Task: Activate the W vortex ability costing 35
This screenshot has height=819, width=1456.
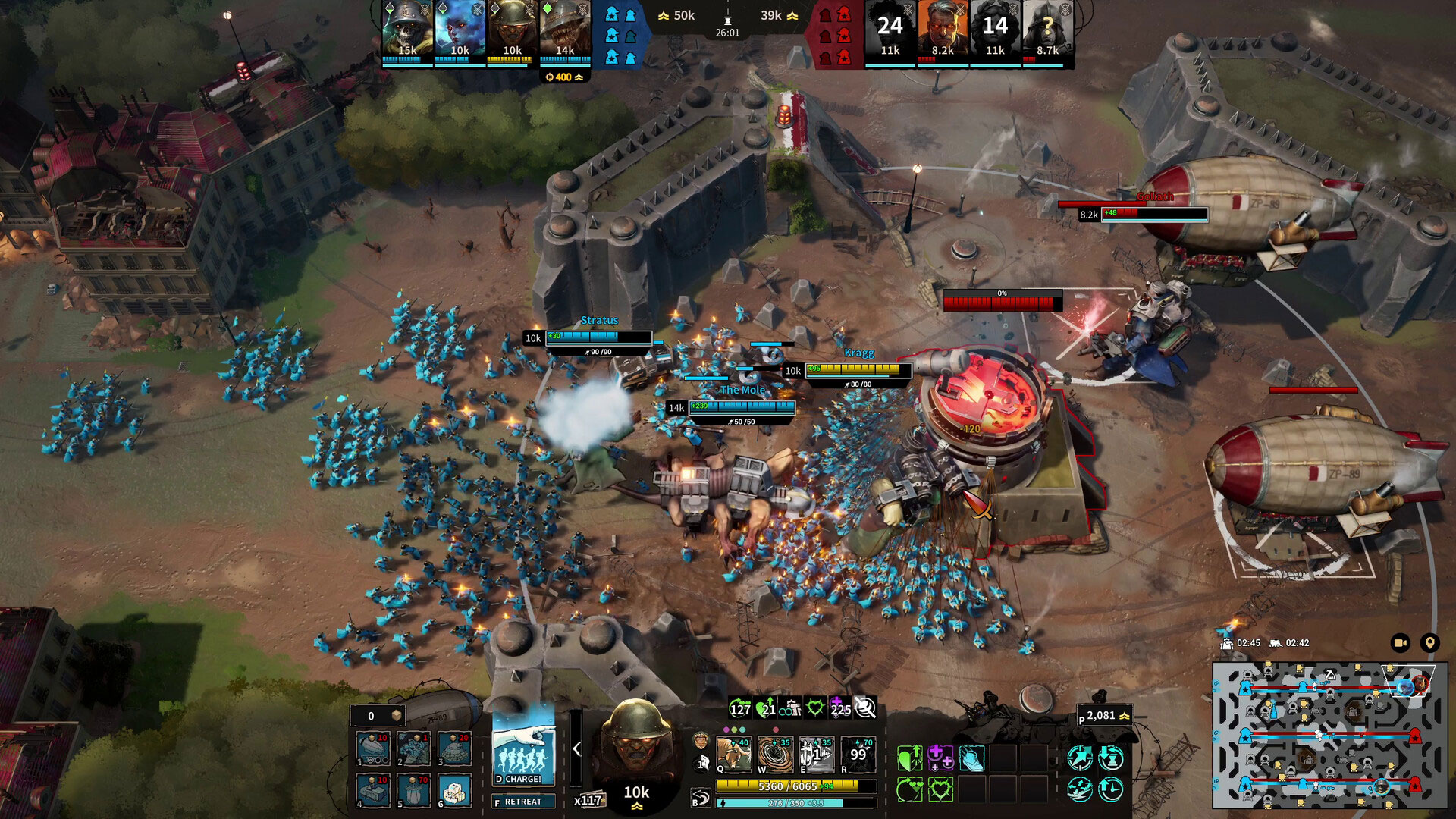Action: [x=775, y=753]
